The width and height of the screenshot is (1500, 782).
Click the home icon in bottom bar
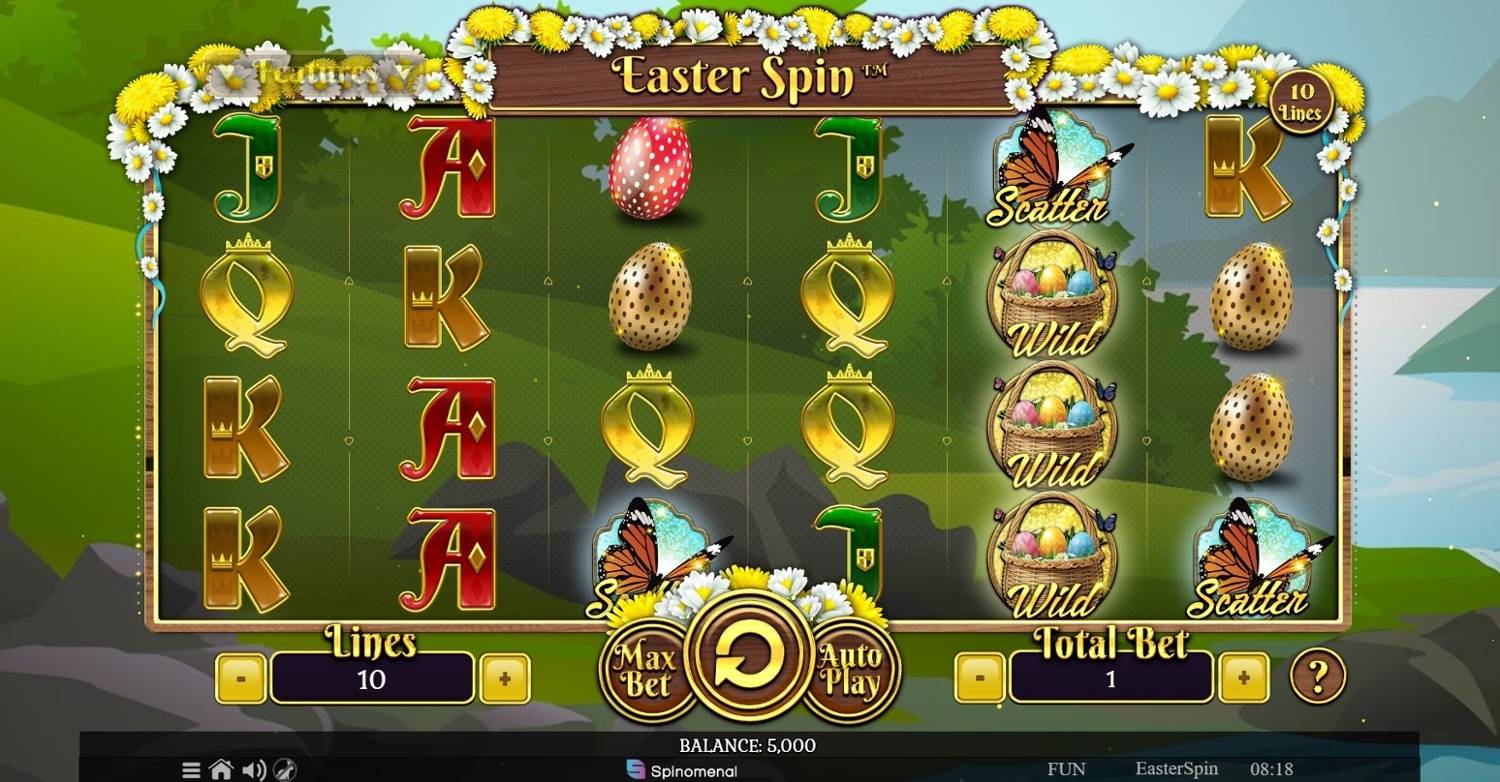click(221, 770)
